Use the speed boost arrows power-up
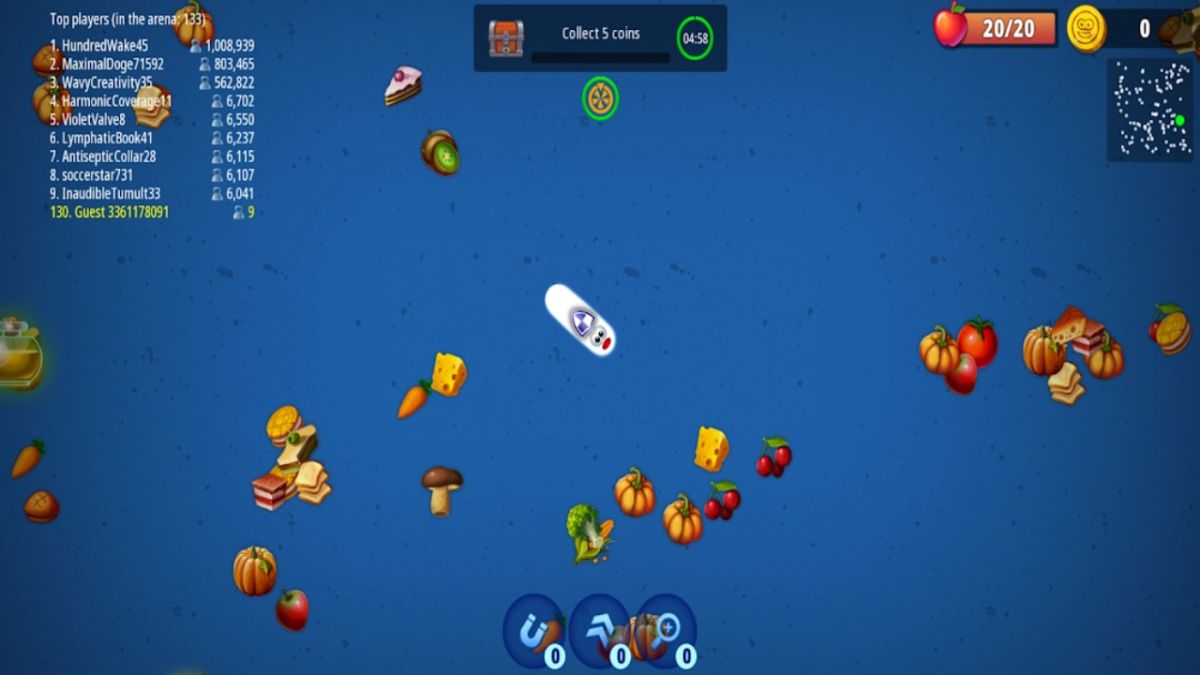Screen dimensions: 1200x675 click(599, 631)
